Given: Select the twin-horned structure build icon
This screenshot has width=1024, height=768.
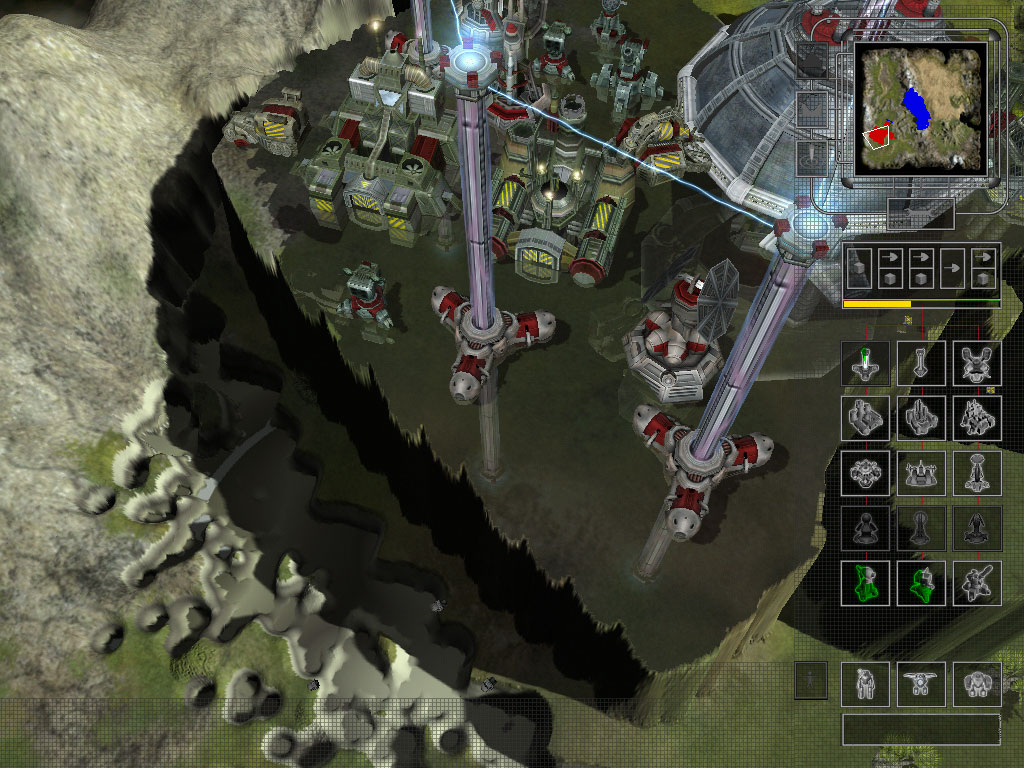Looking at the screenshot, I should click(x=976, y=363).
